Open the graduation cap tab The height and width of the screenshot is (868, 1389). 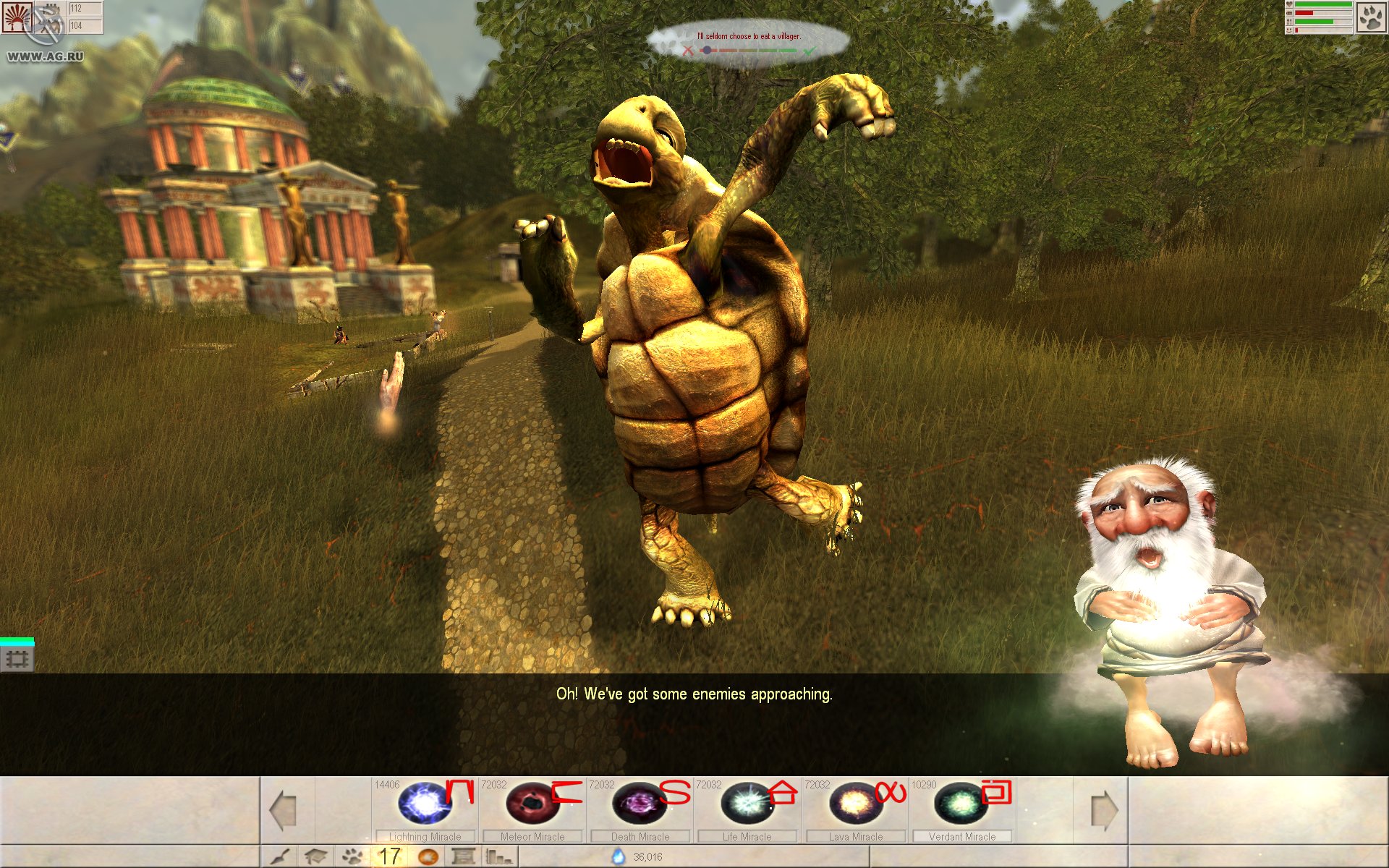315,857
